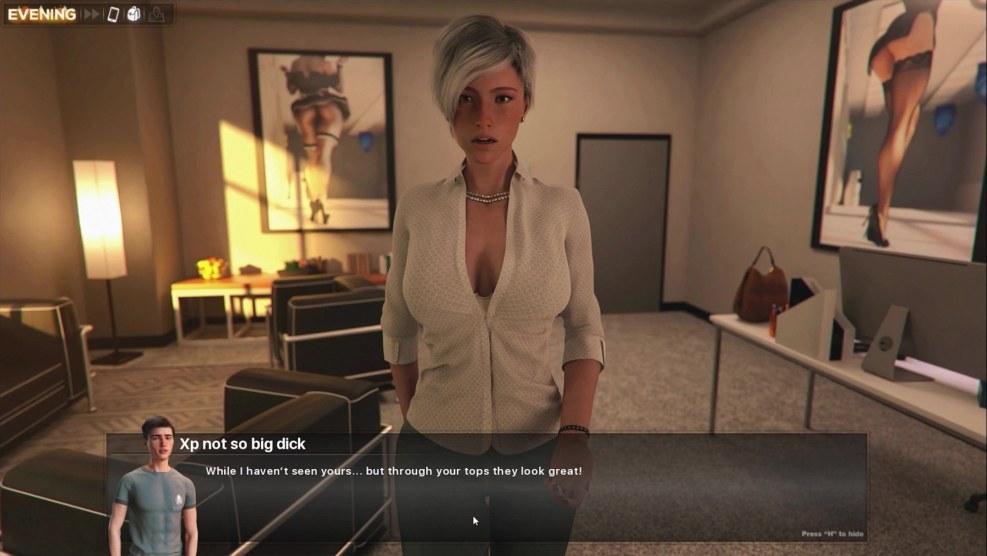Open the backpack inventory icon
987x556 pixels.
pyautogui.click(x=134, y=14)
